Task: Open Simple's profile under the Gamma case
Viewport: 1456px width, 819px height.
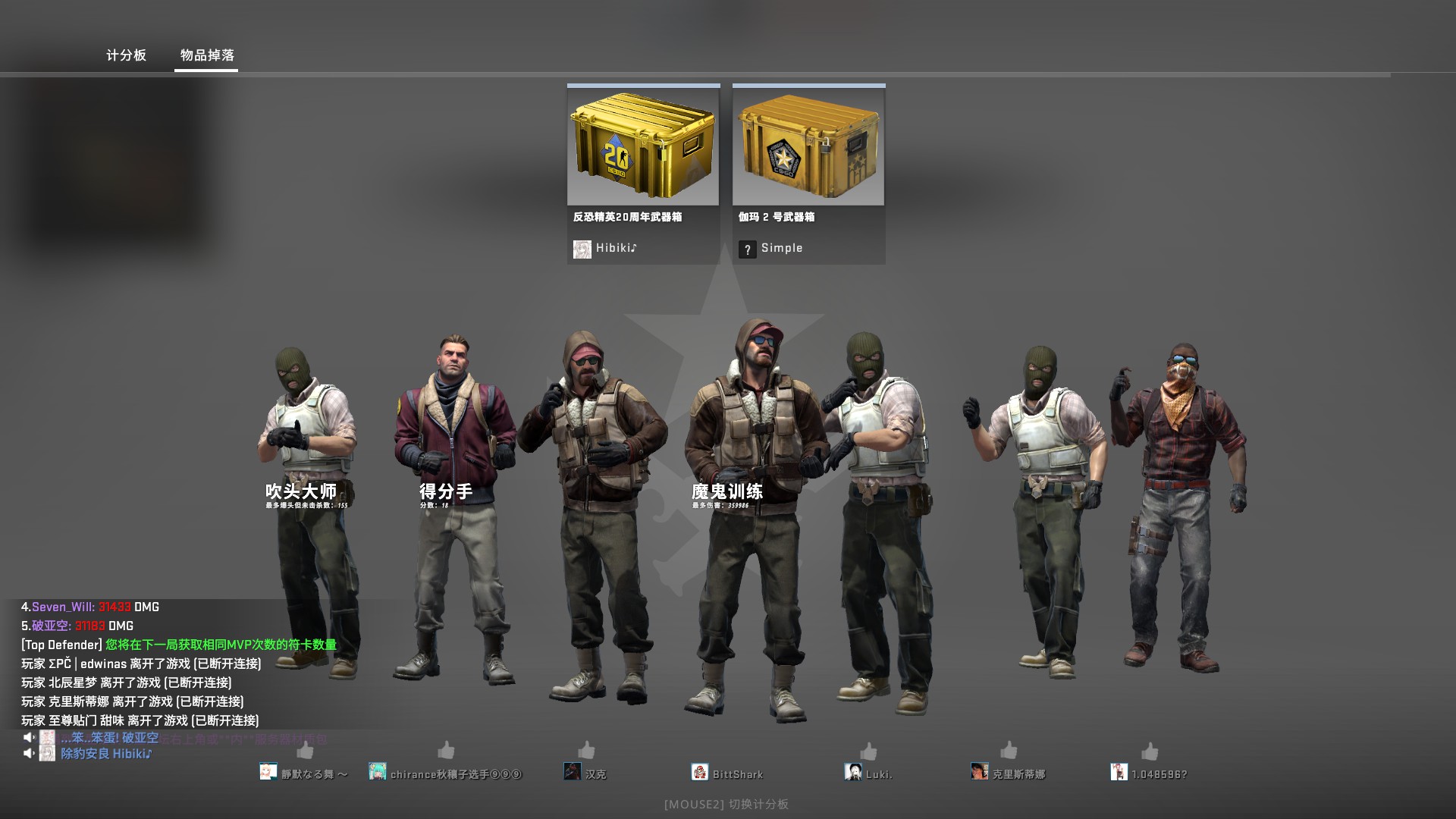Action: pyautogui.click(x=770, y=248)
